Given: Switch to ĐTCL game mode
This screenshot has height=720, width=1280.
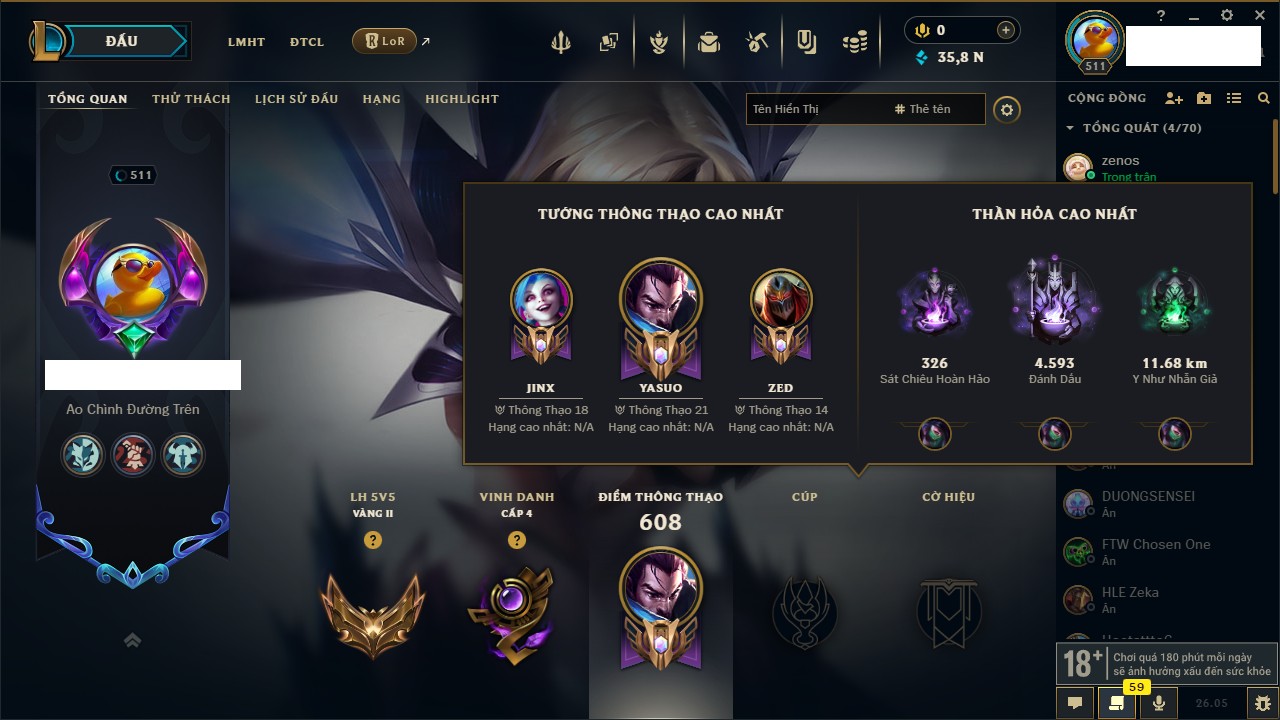Looking at the screenshot, I should [x=307, y=42].
